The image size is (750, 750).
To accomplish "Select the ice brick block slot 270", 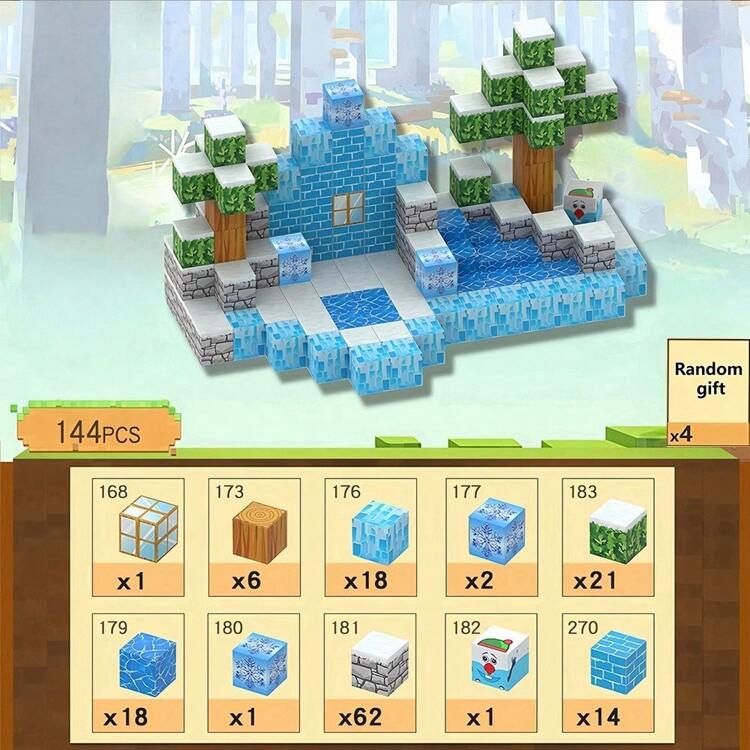I will click(x=608, y=672).
